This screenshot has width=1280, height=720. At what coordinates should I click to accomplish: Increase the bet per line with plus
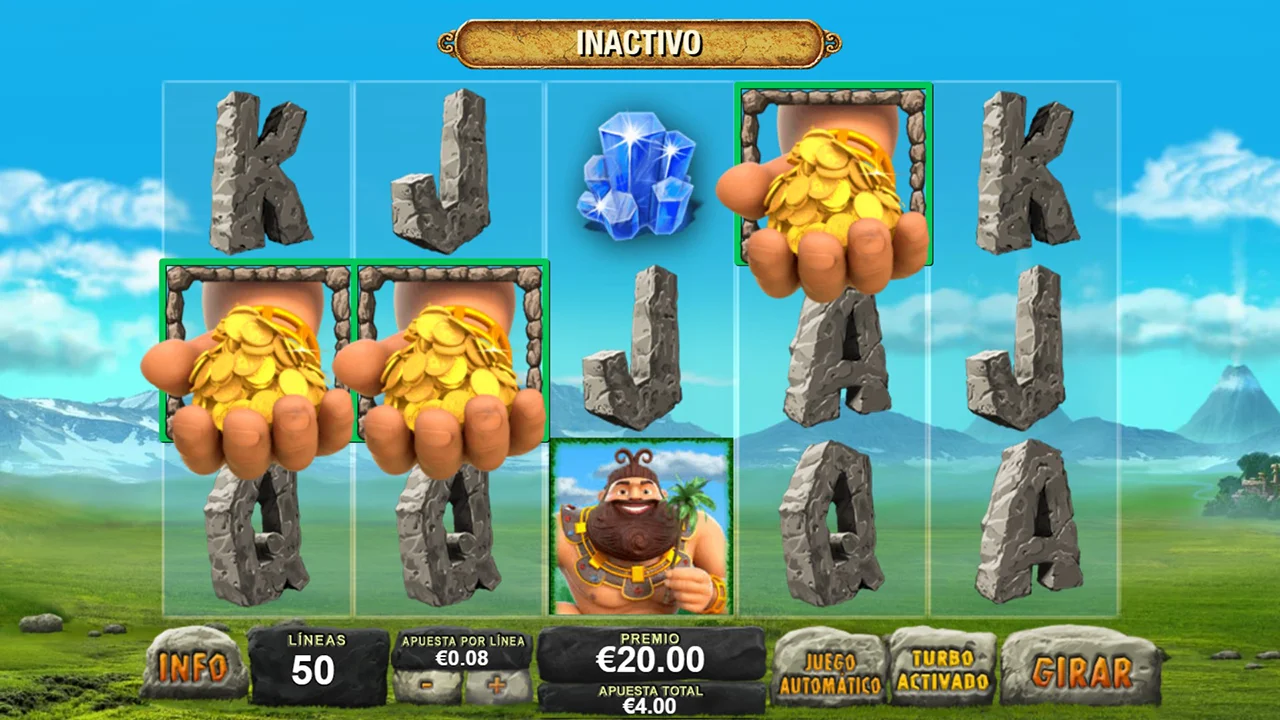tap(497, 687)
